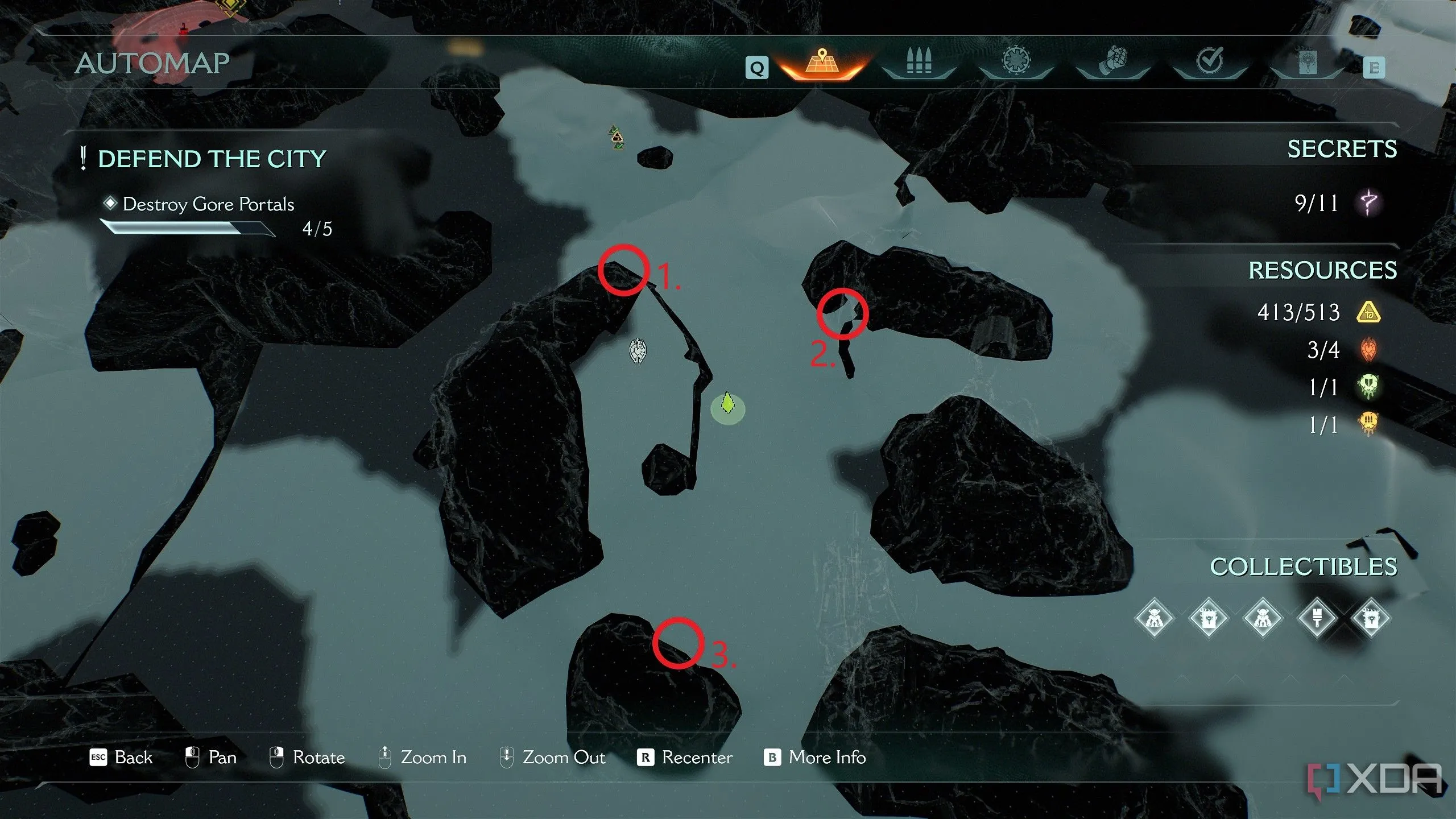The image size is (1456, 819).
Task: Go Back from the automap
Action: point(121,758)
